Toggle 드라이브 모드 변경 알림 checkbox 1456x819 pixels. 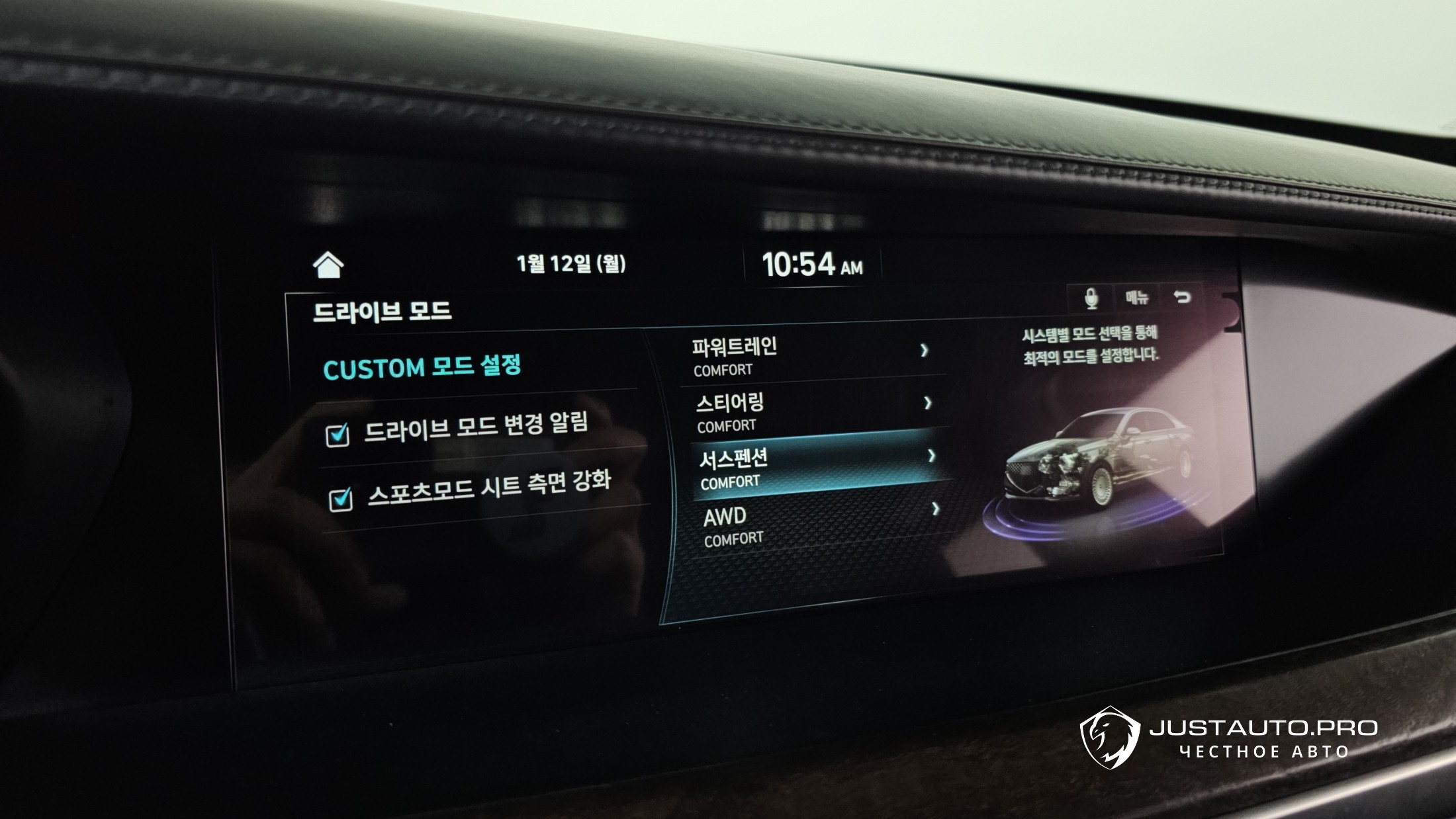coord(338,435)
